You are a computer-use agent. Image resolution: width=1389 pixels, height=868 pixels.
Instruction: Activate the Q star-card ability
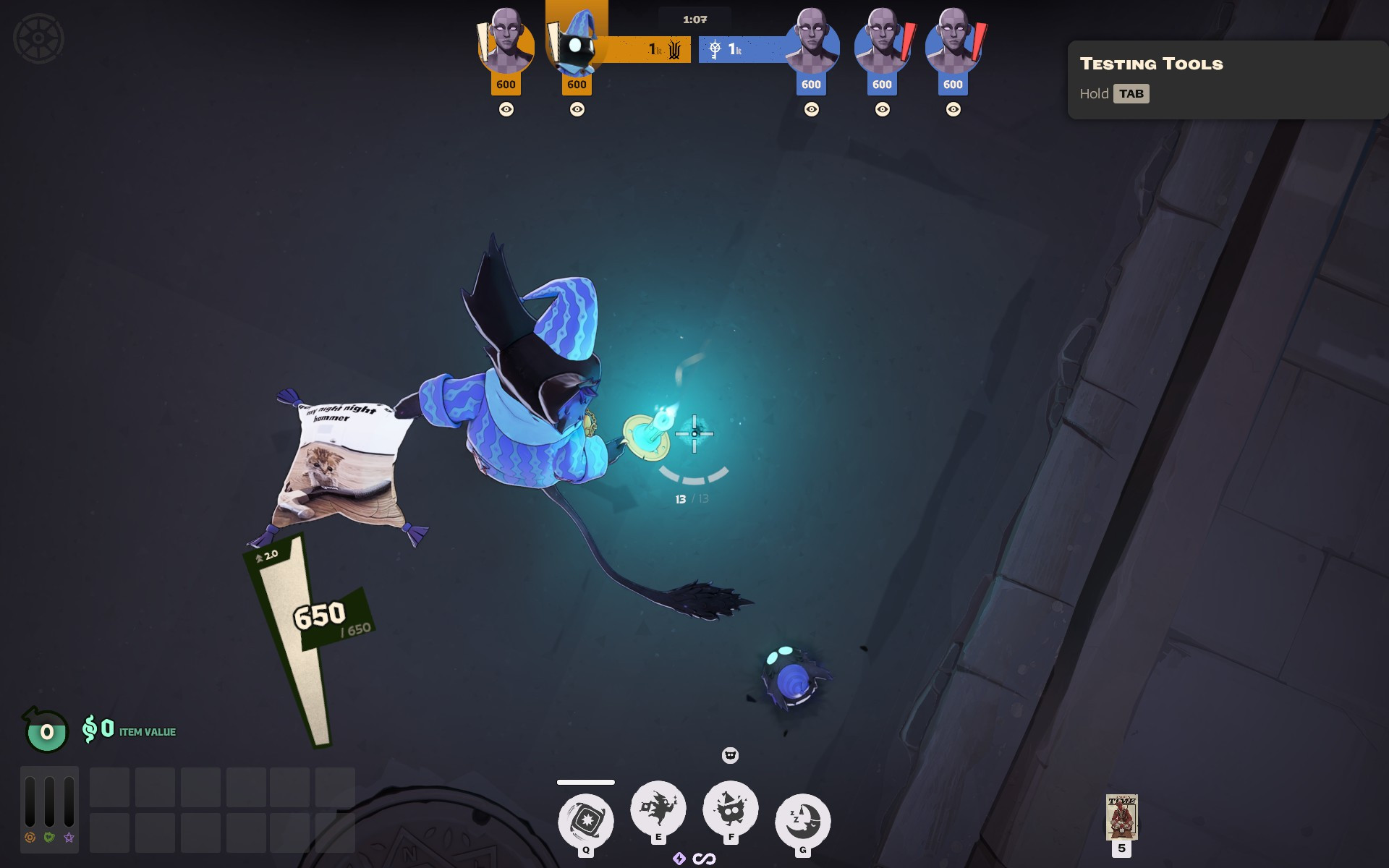click(586, 821)
